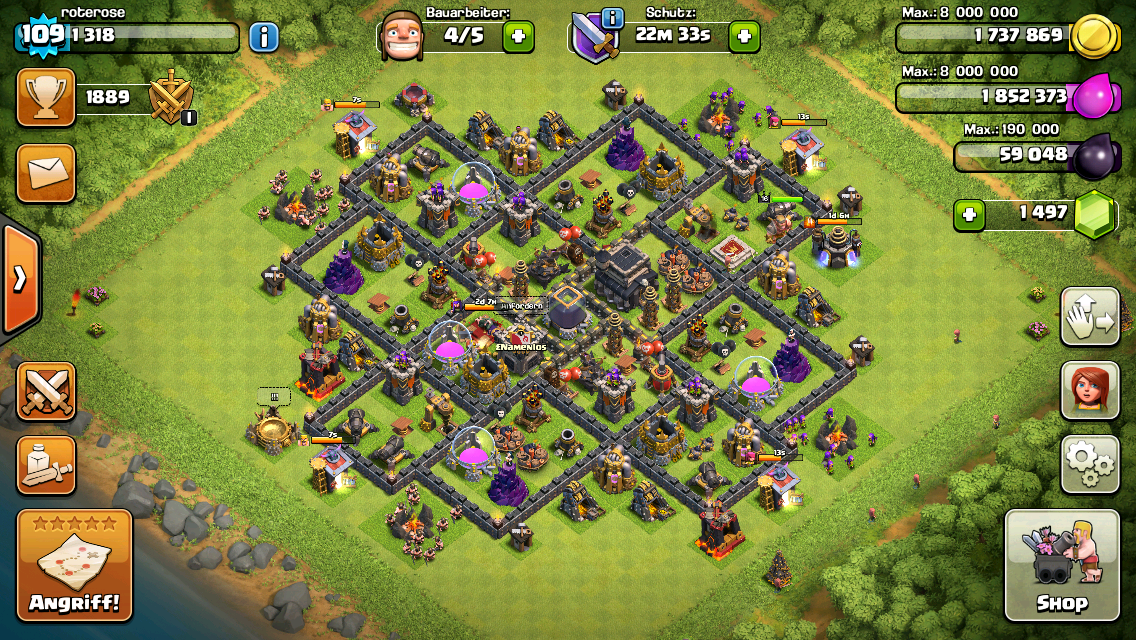1136x640 pixels.
Task: Tap the league badge next to trophies
Action: pyautogui.click(x=172, y=98)
